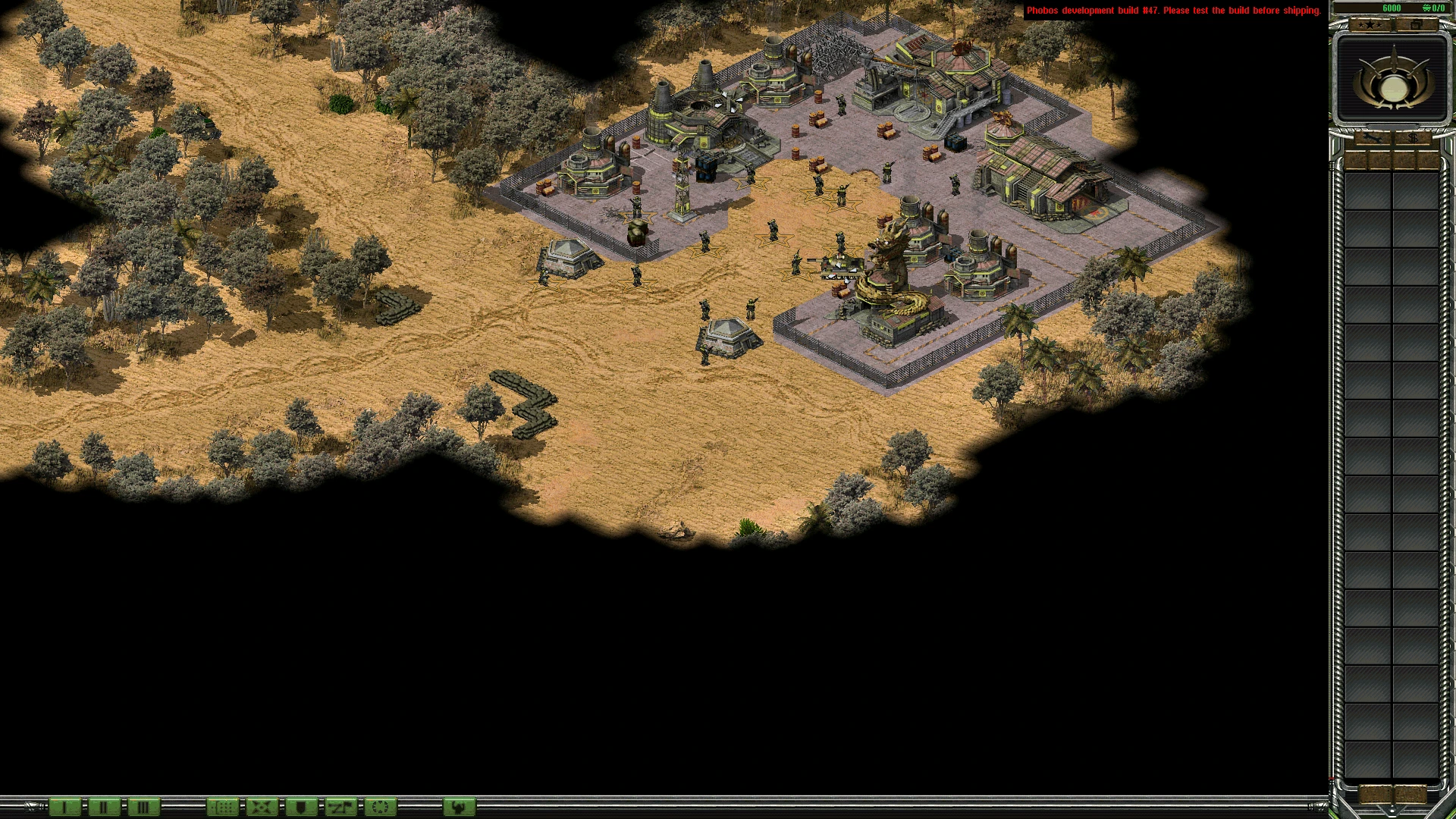Click the flag waypoint command button
Viewport: 1456px width, 819px height.
point(340,807)
